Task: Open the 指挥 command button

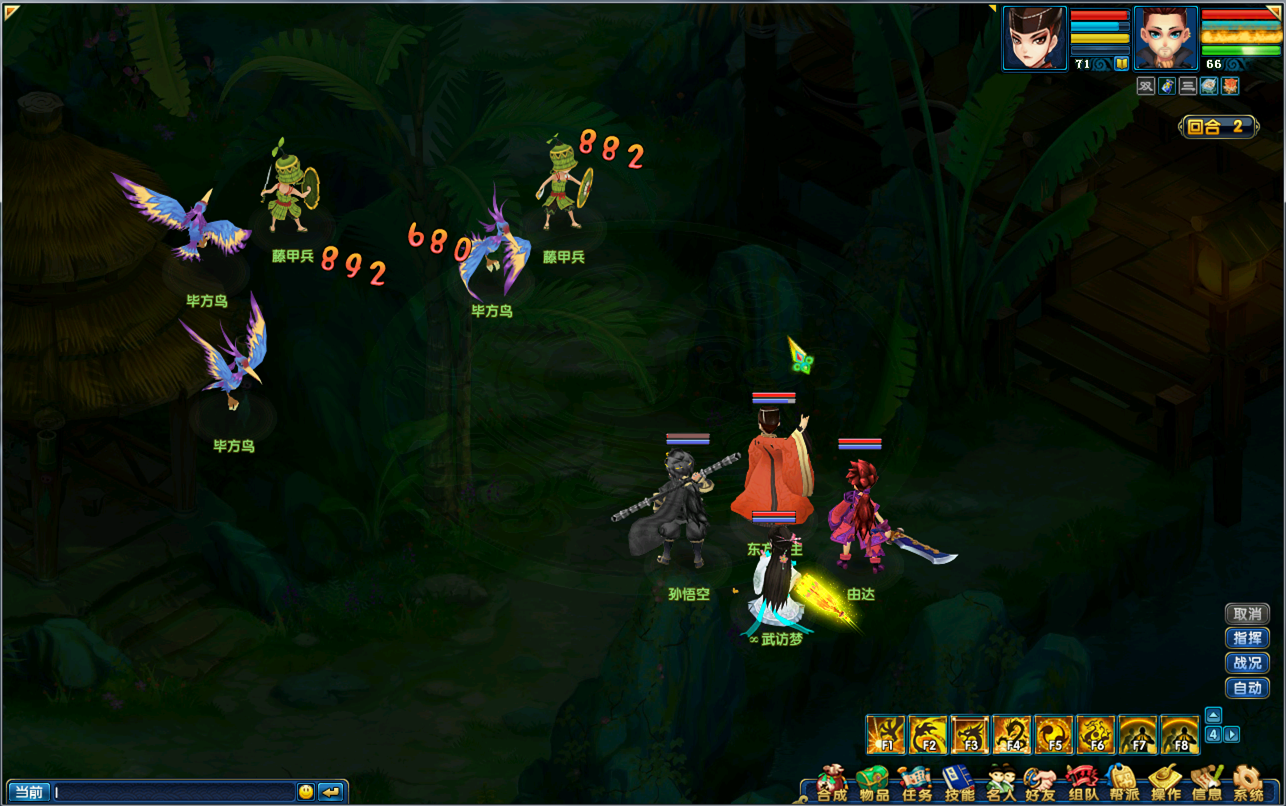Action: click(1247, 638)
